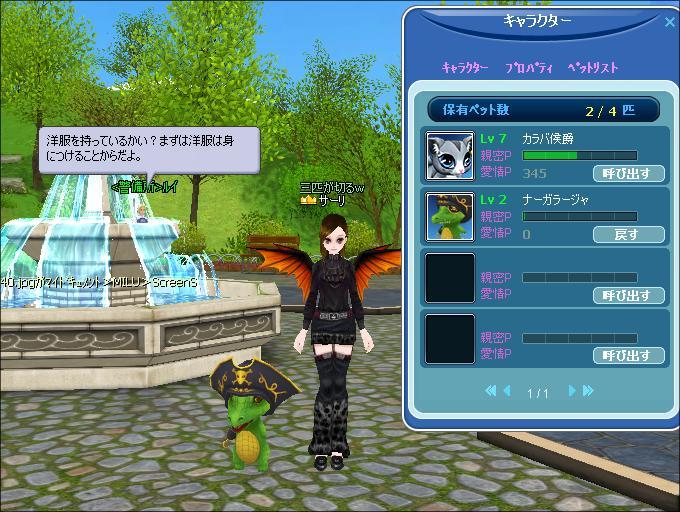Jump to the last pet list page

[x=588, y=391]
